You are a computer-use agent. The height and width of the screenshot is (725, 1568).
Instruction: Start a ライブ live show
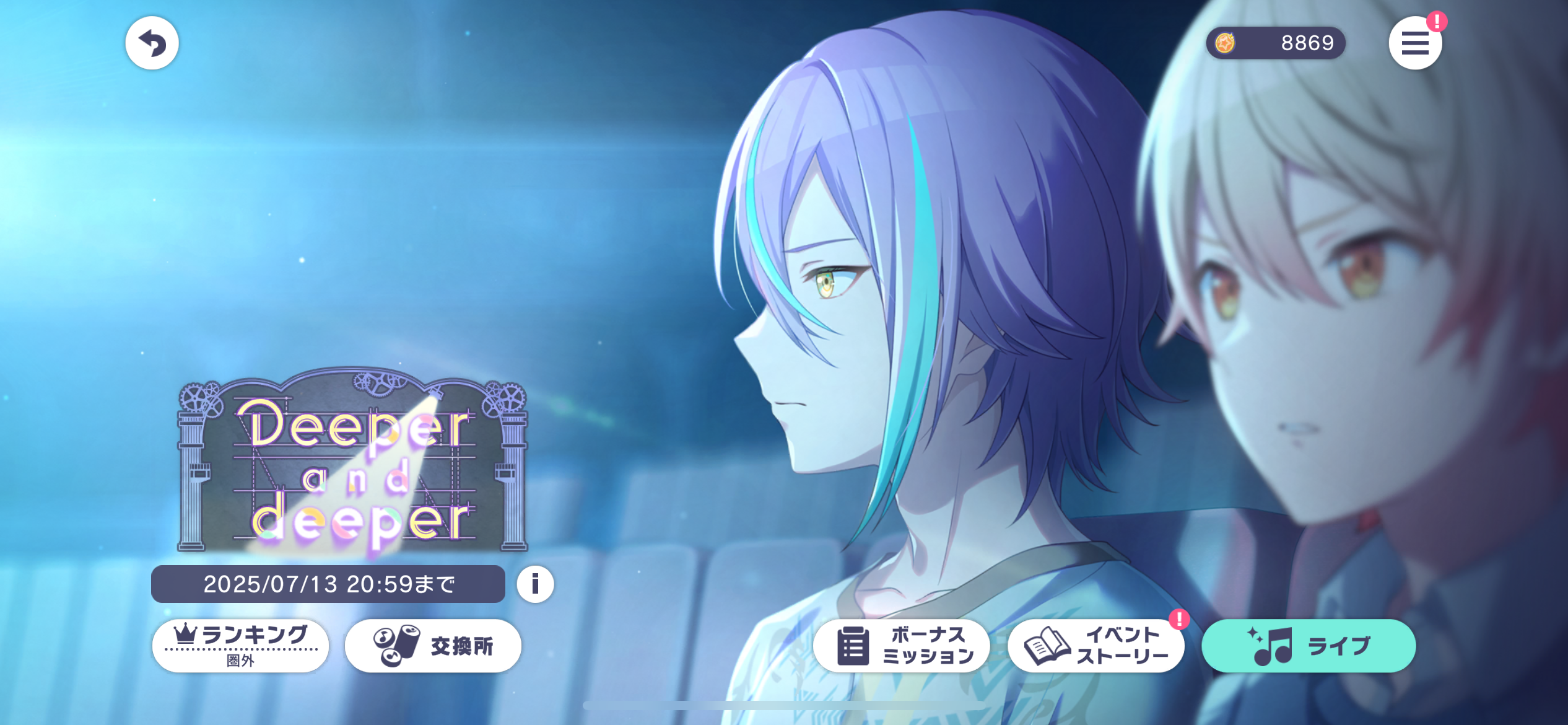pos(1308,646)
